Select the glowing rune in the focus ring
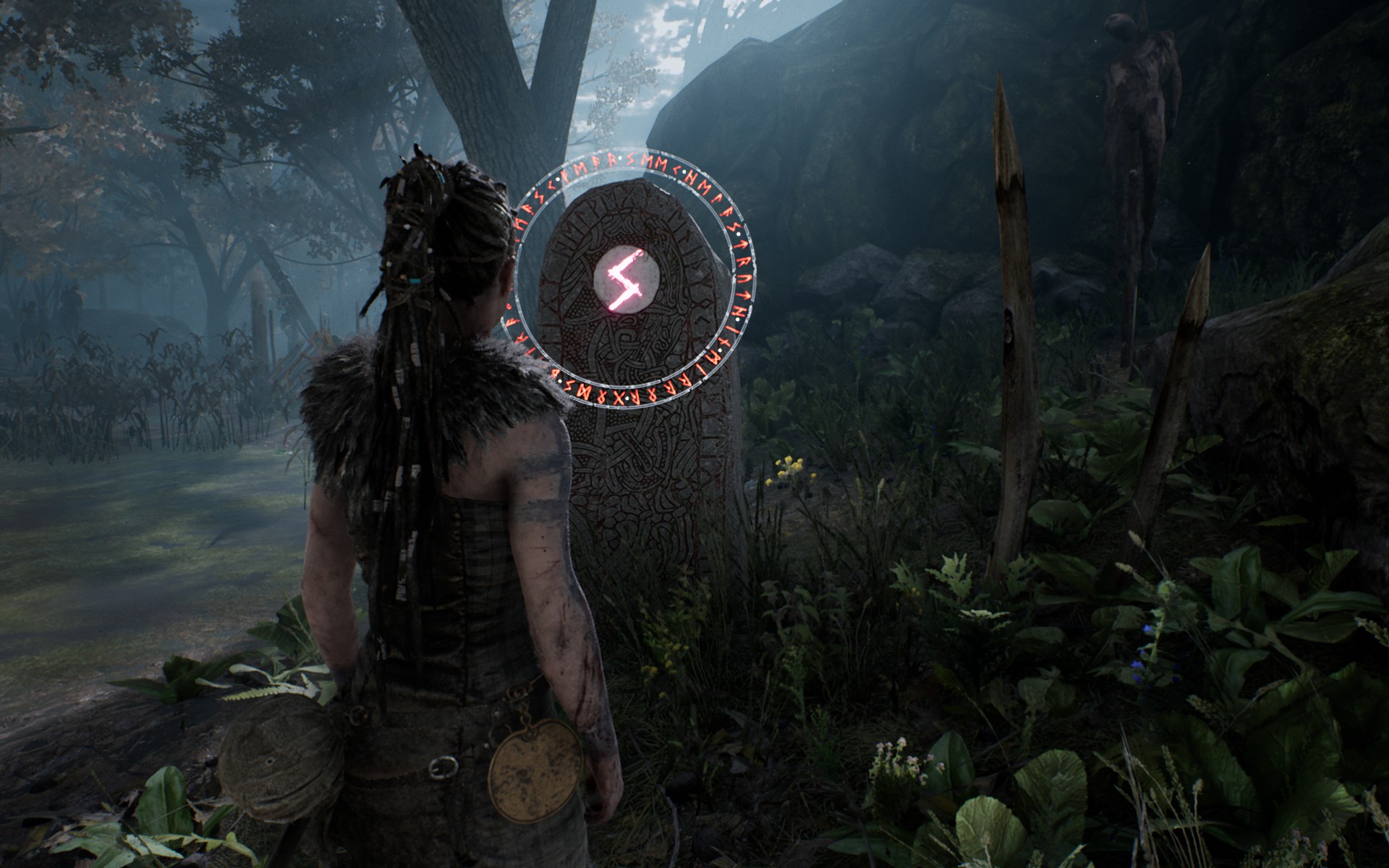 624,278
